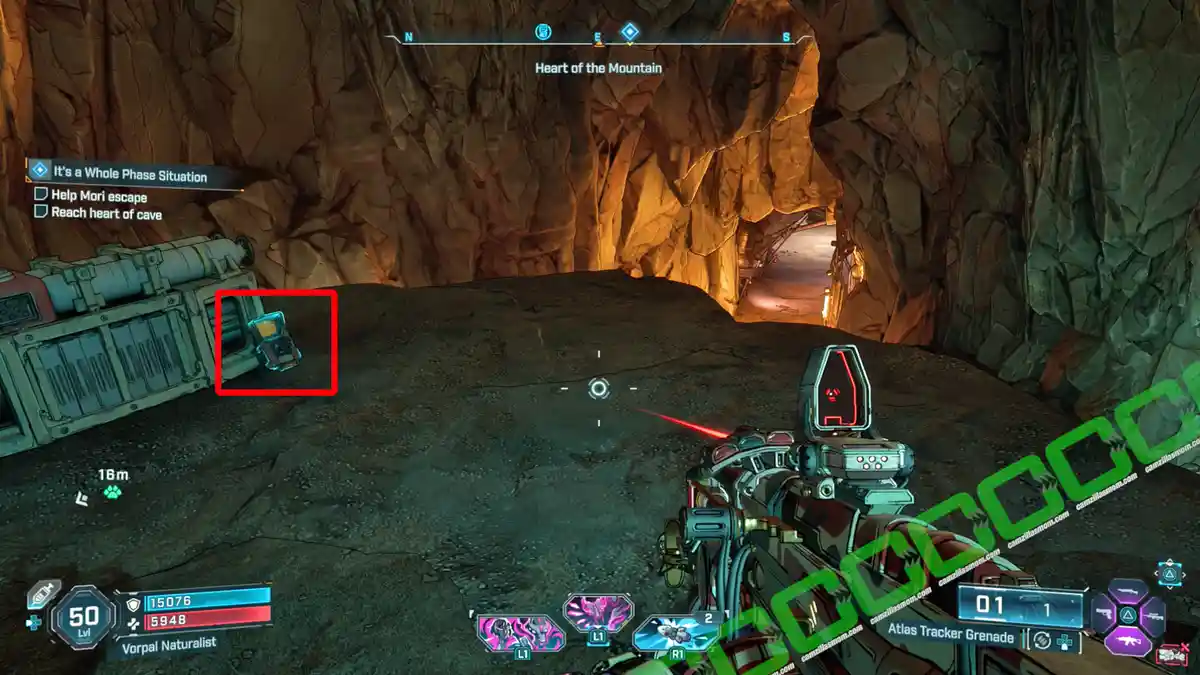Image resolution: width=1200 pixels, height=675 pixels.
Task: Use the blue ordnance ability icon
Action: pos(675,632)
